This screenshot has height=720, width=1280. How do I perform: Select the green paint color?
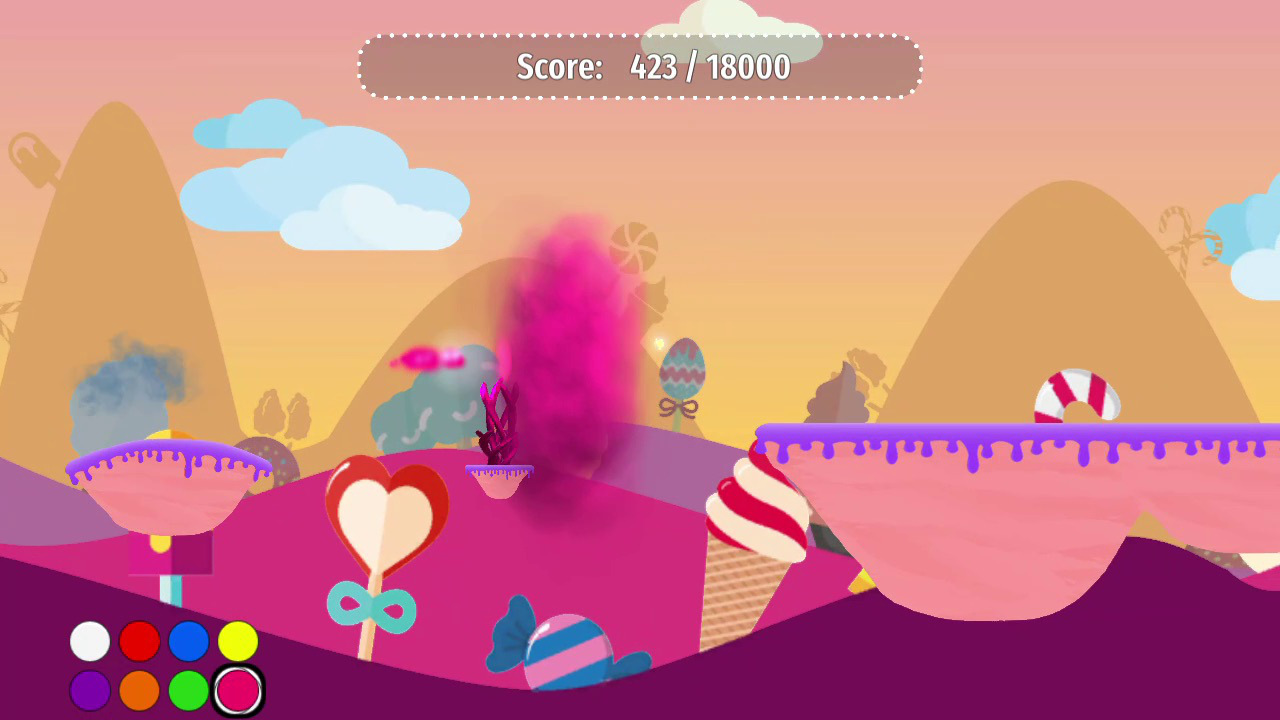click(x=189, y=690)
